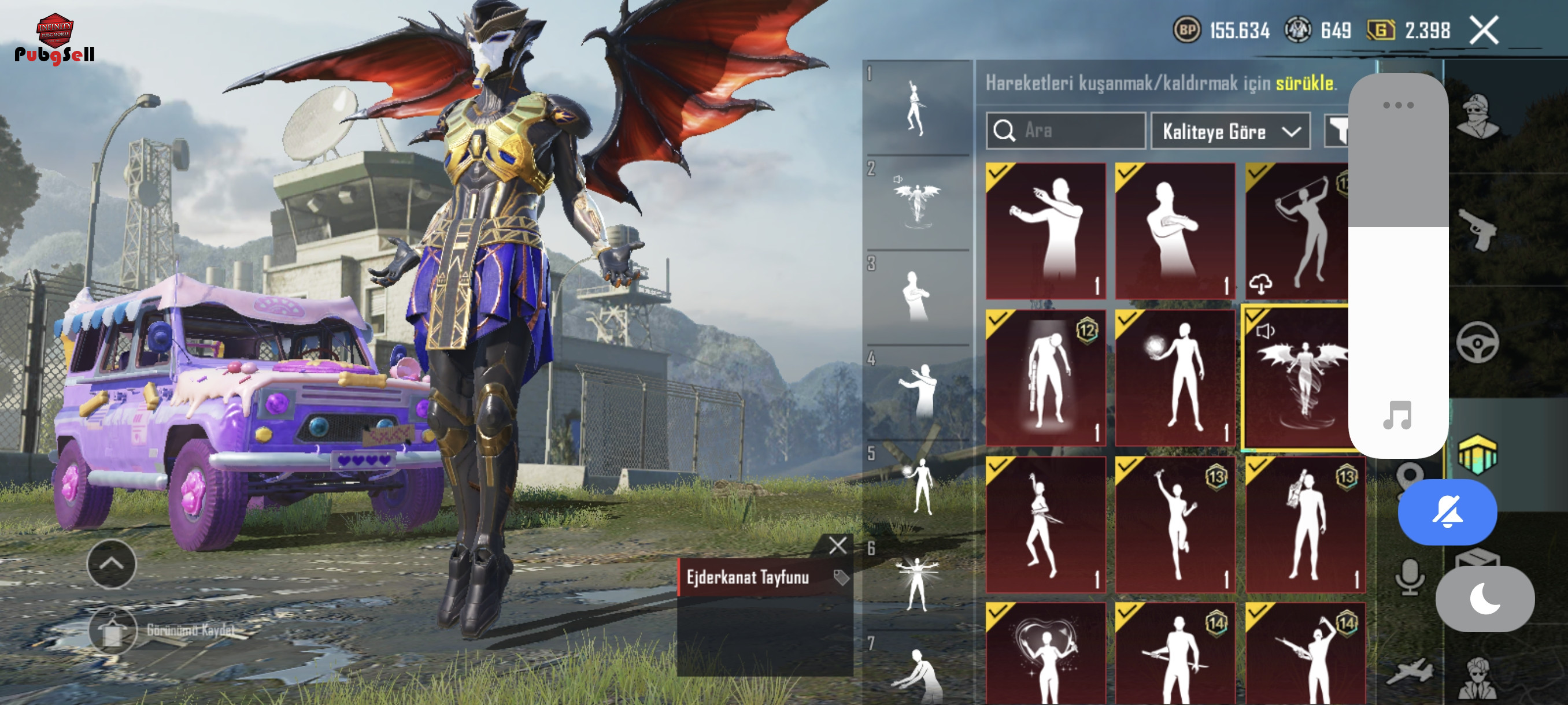1568x705 pixels.
Task: Switch to the steering wheel vehicles tab
Action: pyautogui.click(x=1477, y=342)
